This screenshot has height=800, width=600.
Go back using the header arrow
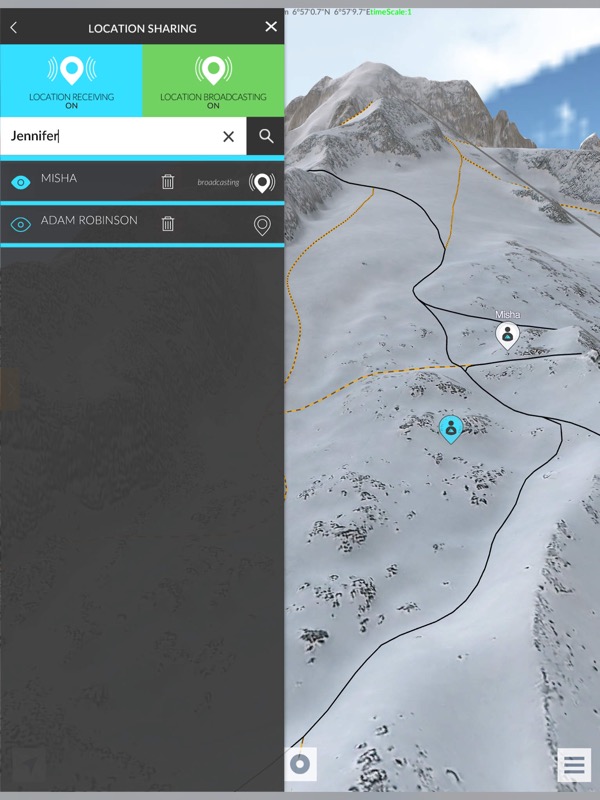click(13, 28)
